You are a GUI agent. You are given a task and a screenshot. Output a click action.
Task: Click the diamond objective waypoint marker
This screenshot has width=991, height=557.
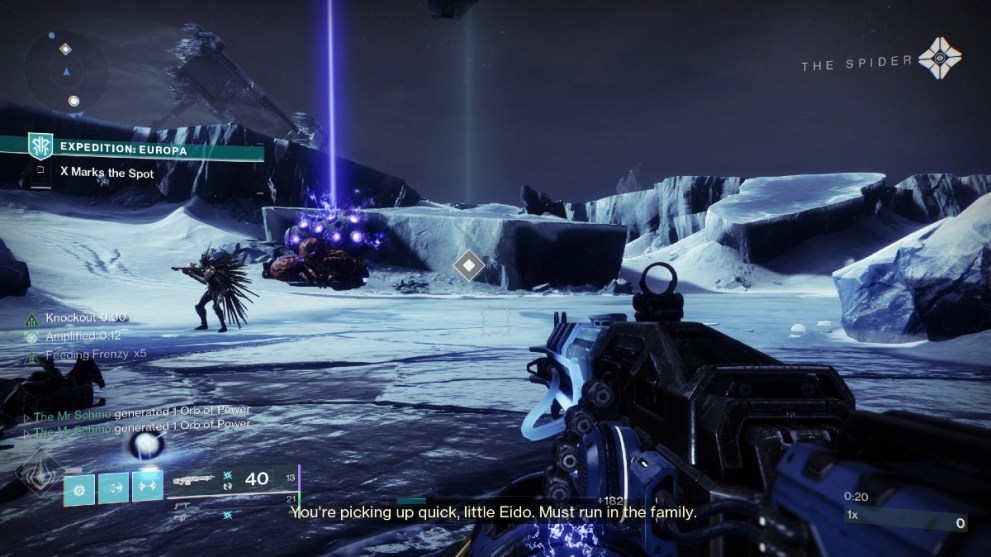[468, 265]
